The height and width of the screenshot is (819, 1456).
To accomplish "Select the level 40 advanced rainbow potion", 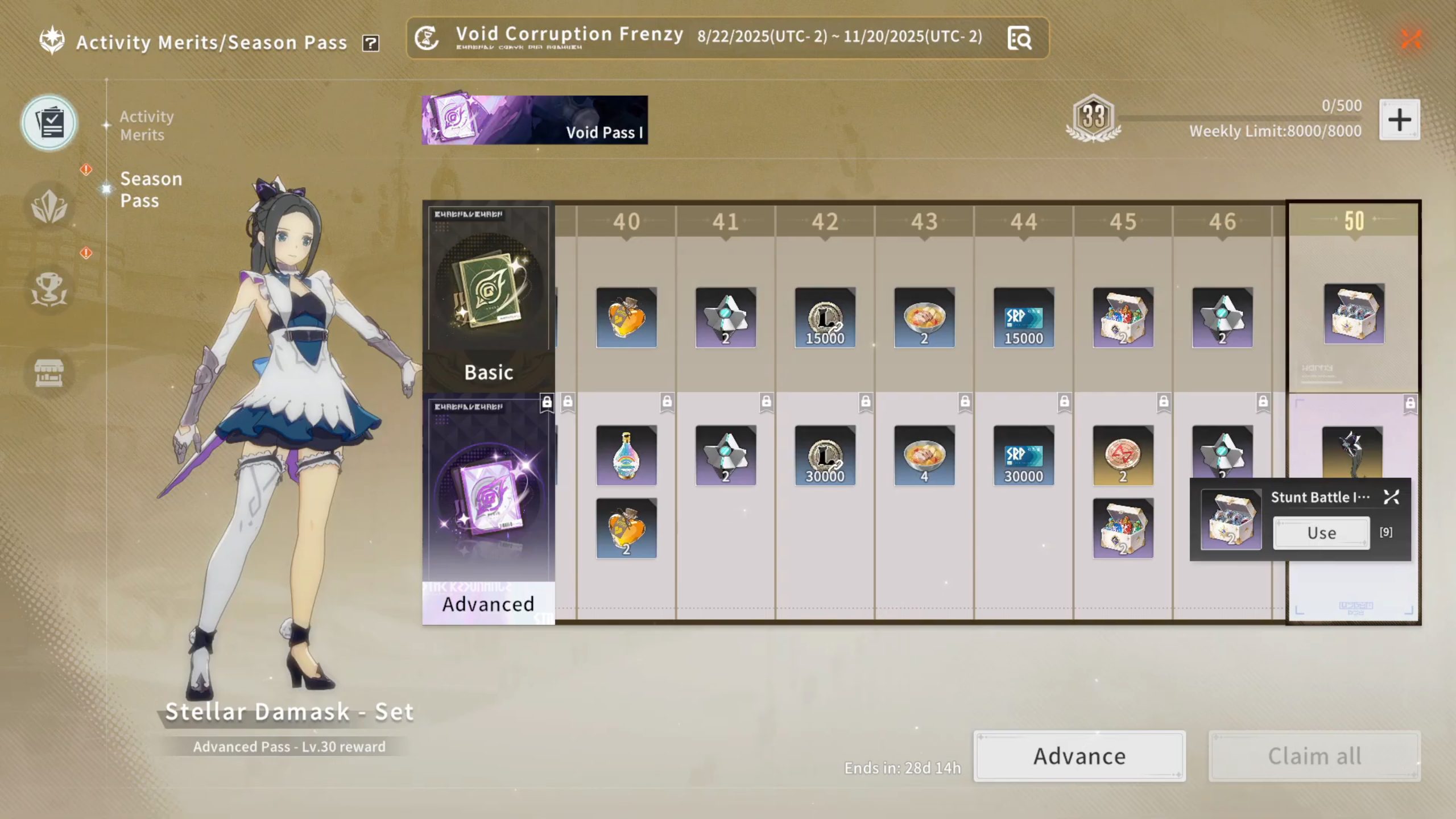I will (626, 456).
